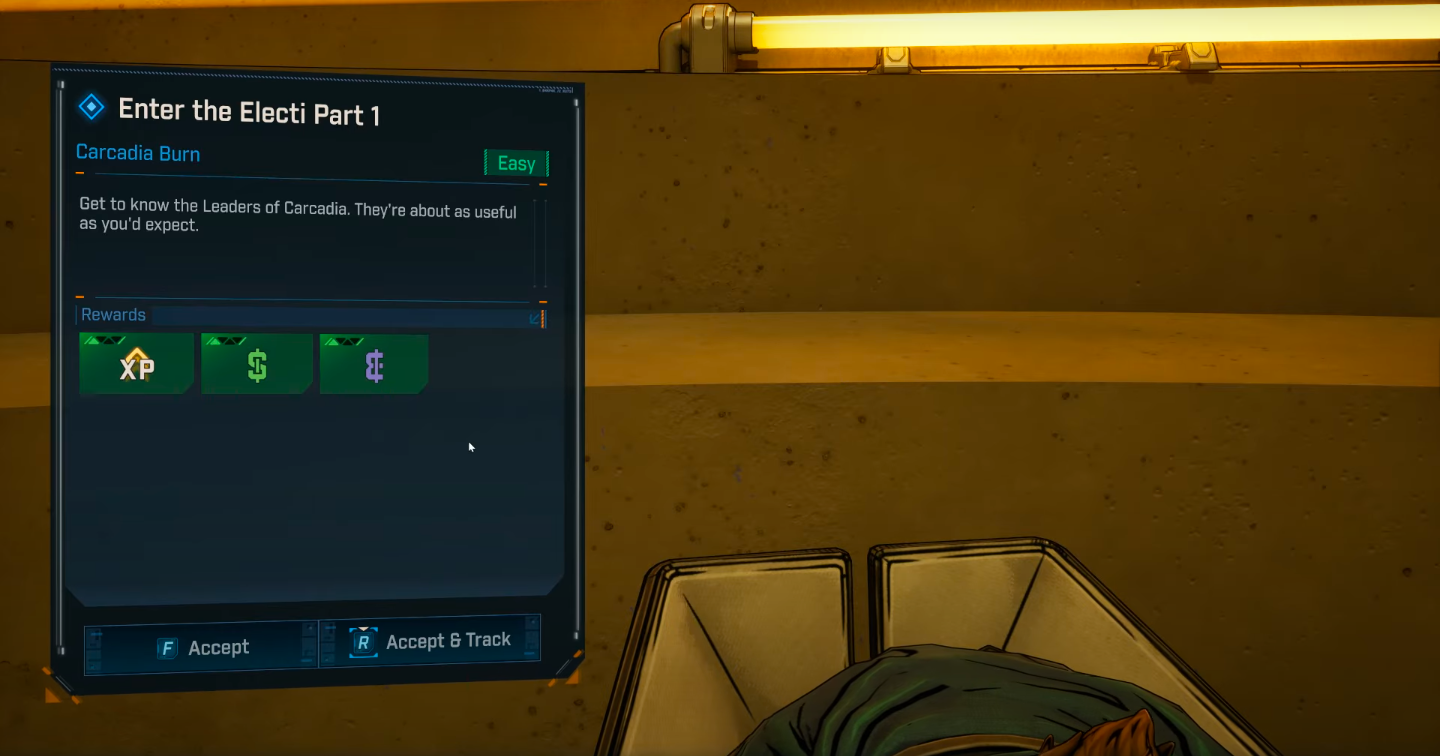
Task: Accept the Enter the Electi quest
Action: [202, 647]
